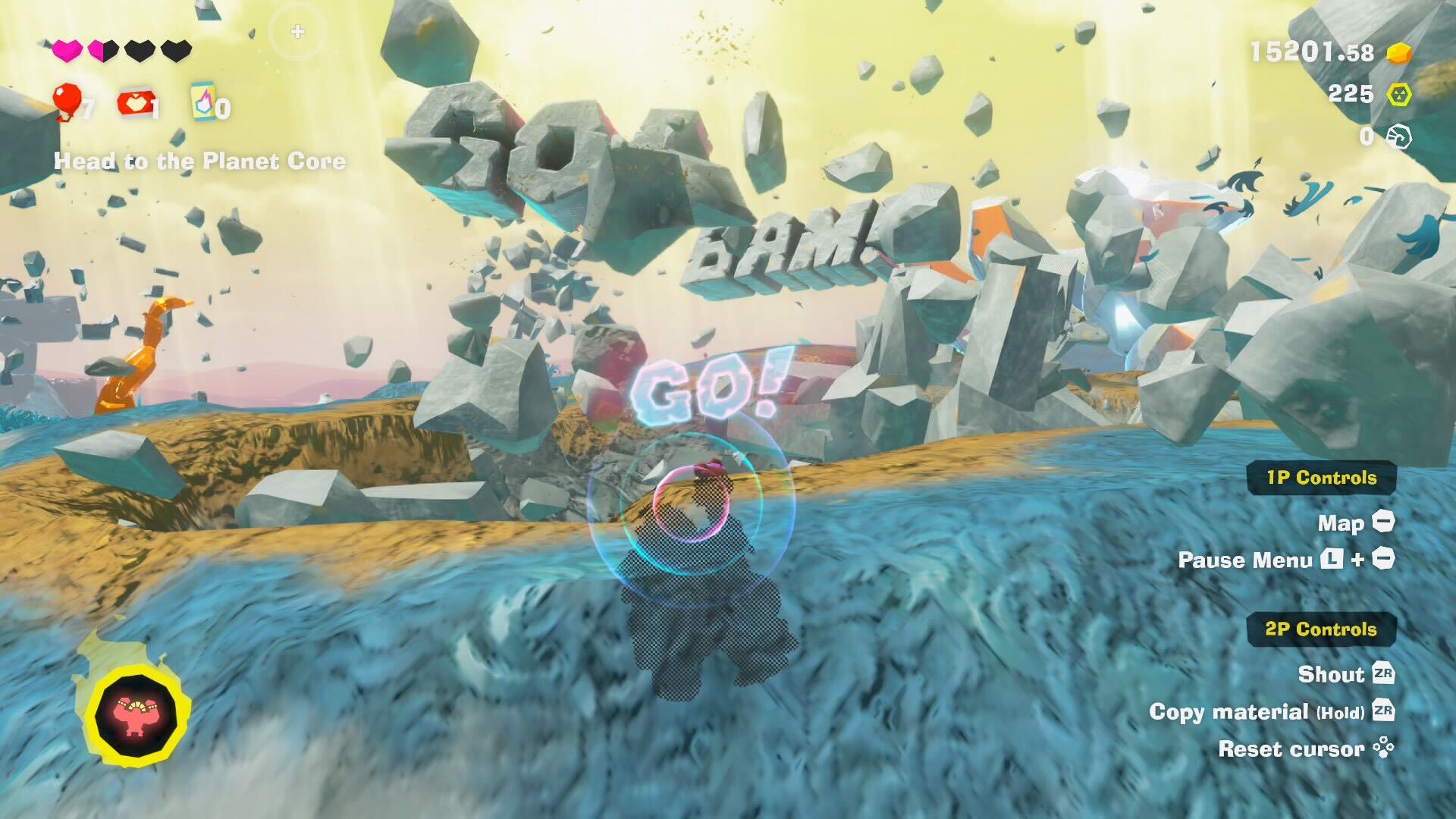Image resolution: width=1456 pixels, height=819 pixels.
Task: Open the 2P Controls panel header
Action: (x=1321, y=629)
